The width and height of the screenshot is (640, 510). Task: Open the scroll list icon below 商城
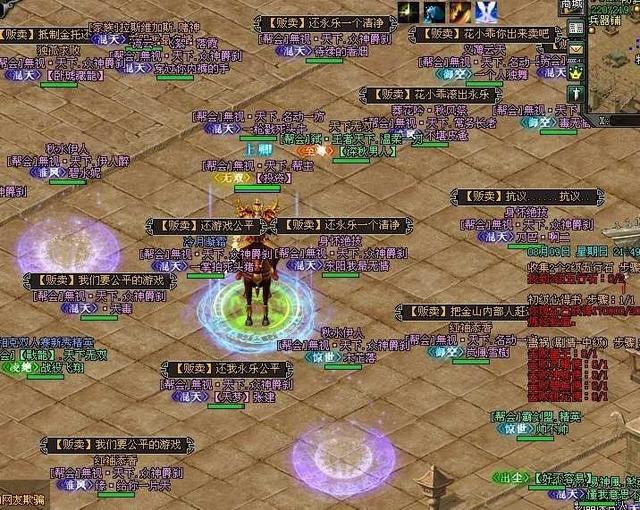coord(576,28)
